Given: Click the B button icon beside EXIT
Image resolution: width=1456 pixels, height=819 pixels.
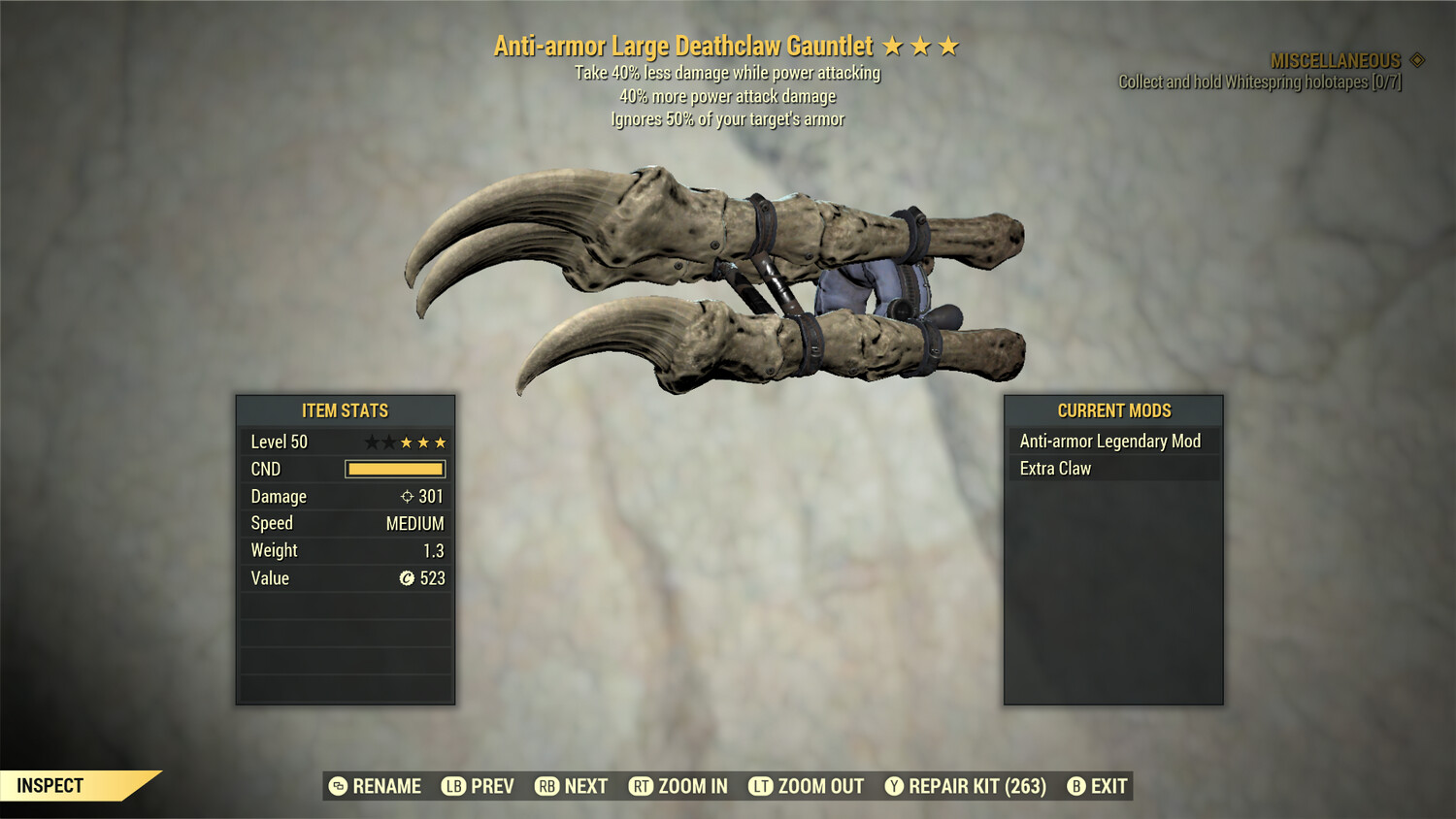Looking at the screenshot, I should pos(1075,786).
